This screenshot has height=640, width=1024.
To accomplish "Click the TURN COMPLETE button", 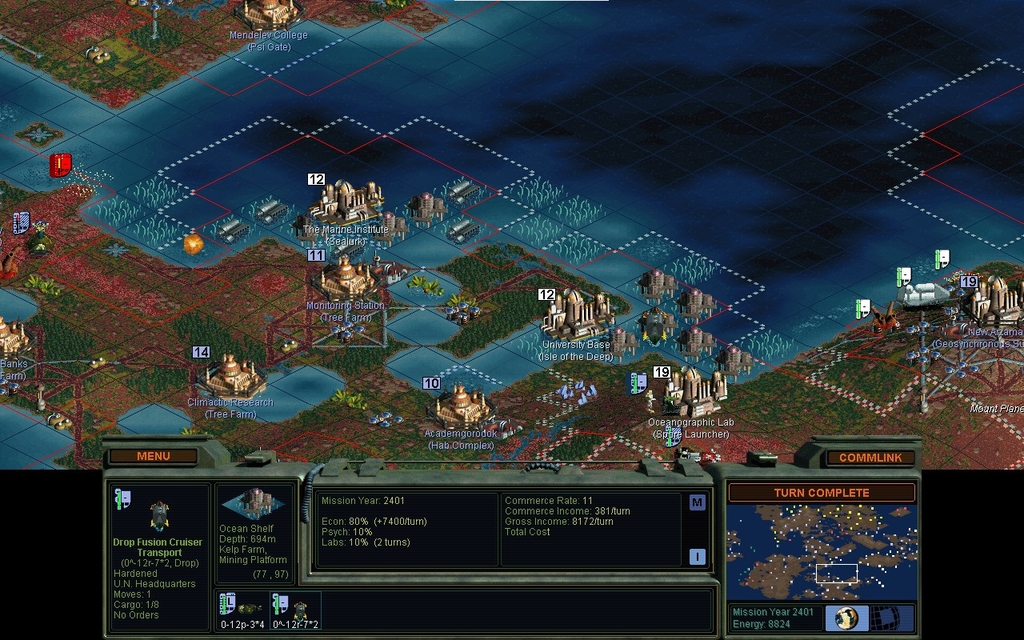I will pos(821,493).
